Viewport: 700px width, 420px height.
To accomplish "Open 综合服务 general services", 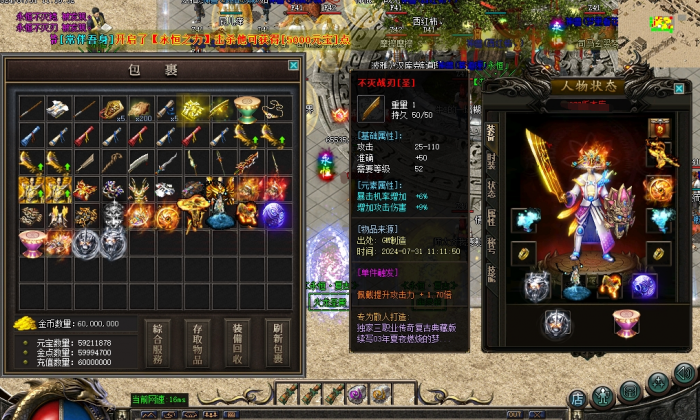I will 158,342.
